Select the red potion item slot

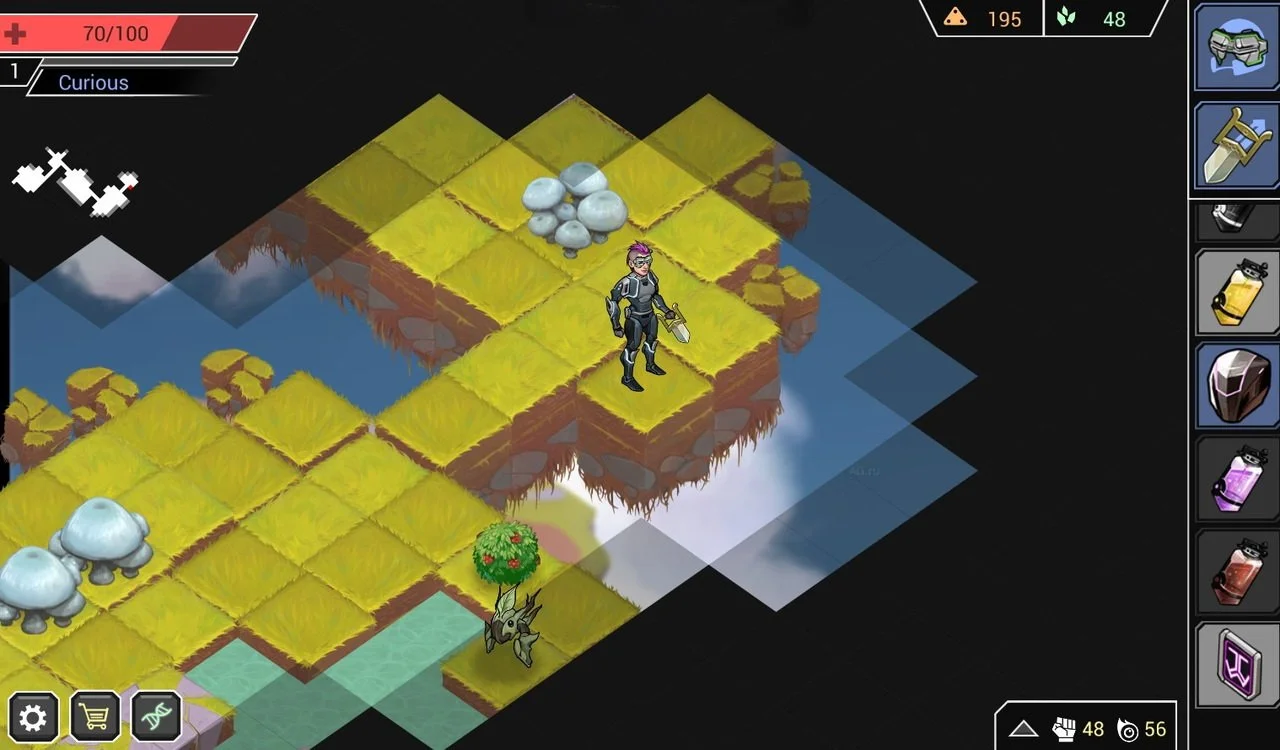click(x=1236, y=572)
